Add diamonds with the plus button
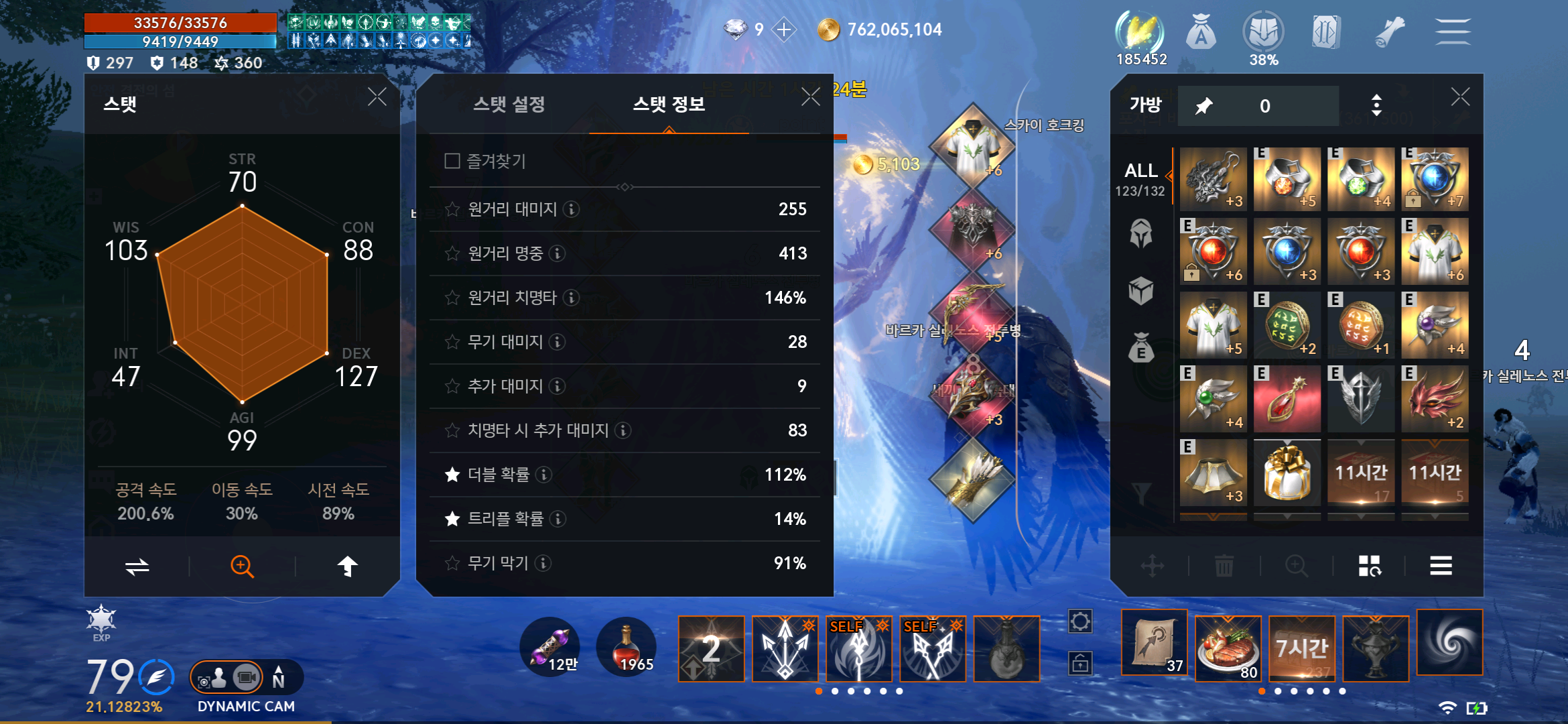 pyautogui.click(x=784, y=29)
